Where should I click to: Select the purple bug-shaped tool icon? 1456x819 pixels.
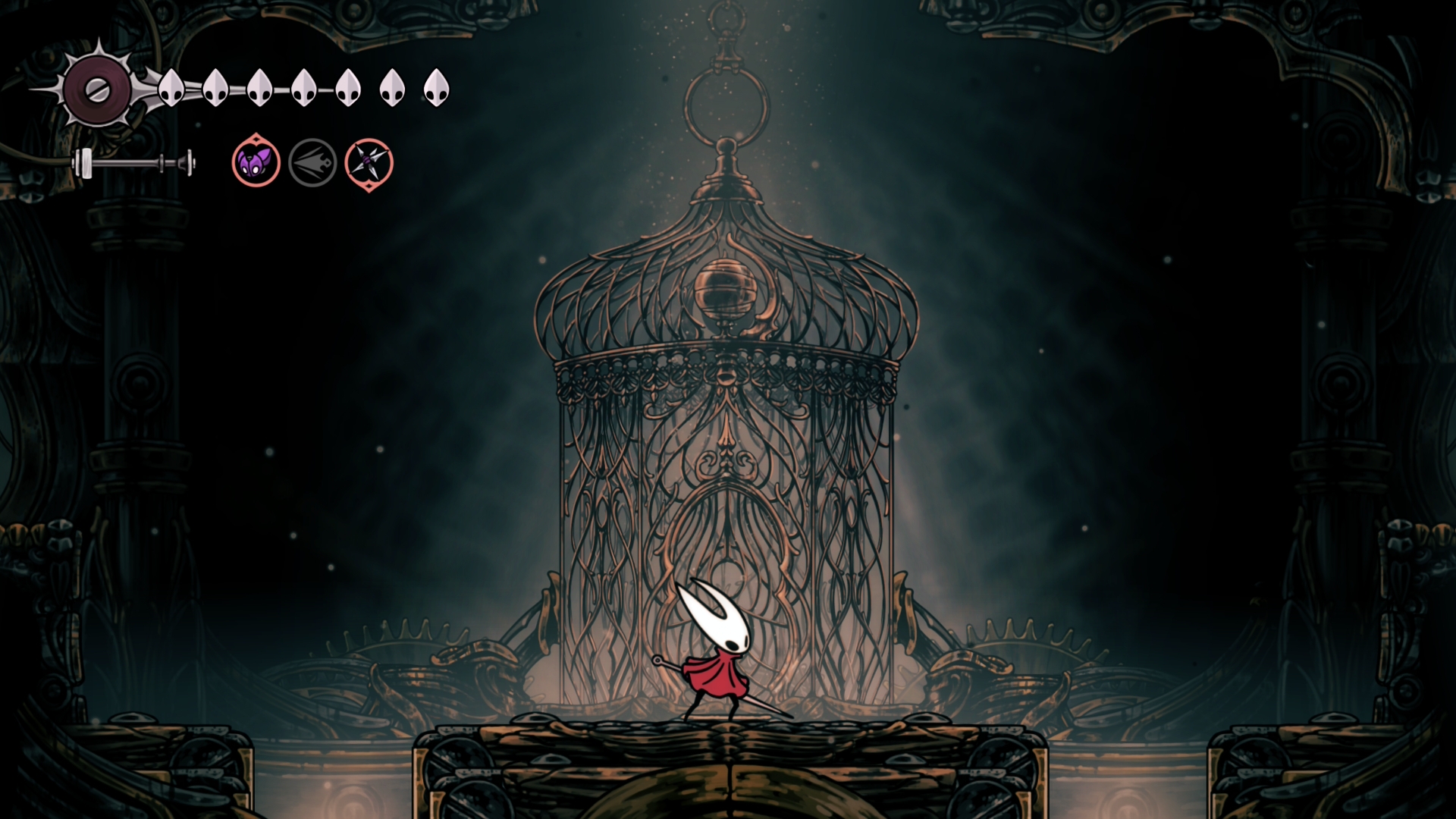(x=256, y=162)
